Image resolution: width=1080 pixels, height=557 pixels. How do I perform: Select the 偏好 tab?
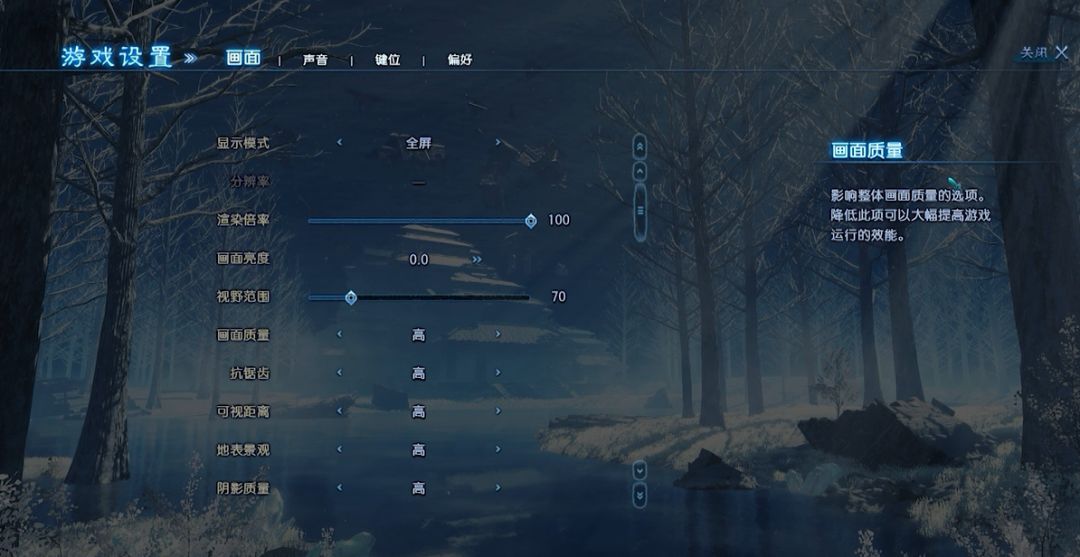[x=459, y=60]
